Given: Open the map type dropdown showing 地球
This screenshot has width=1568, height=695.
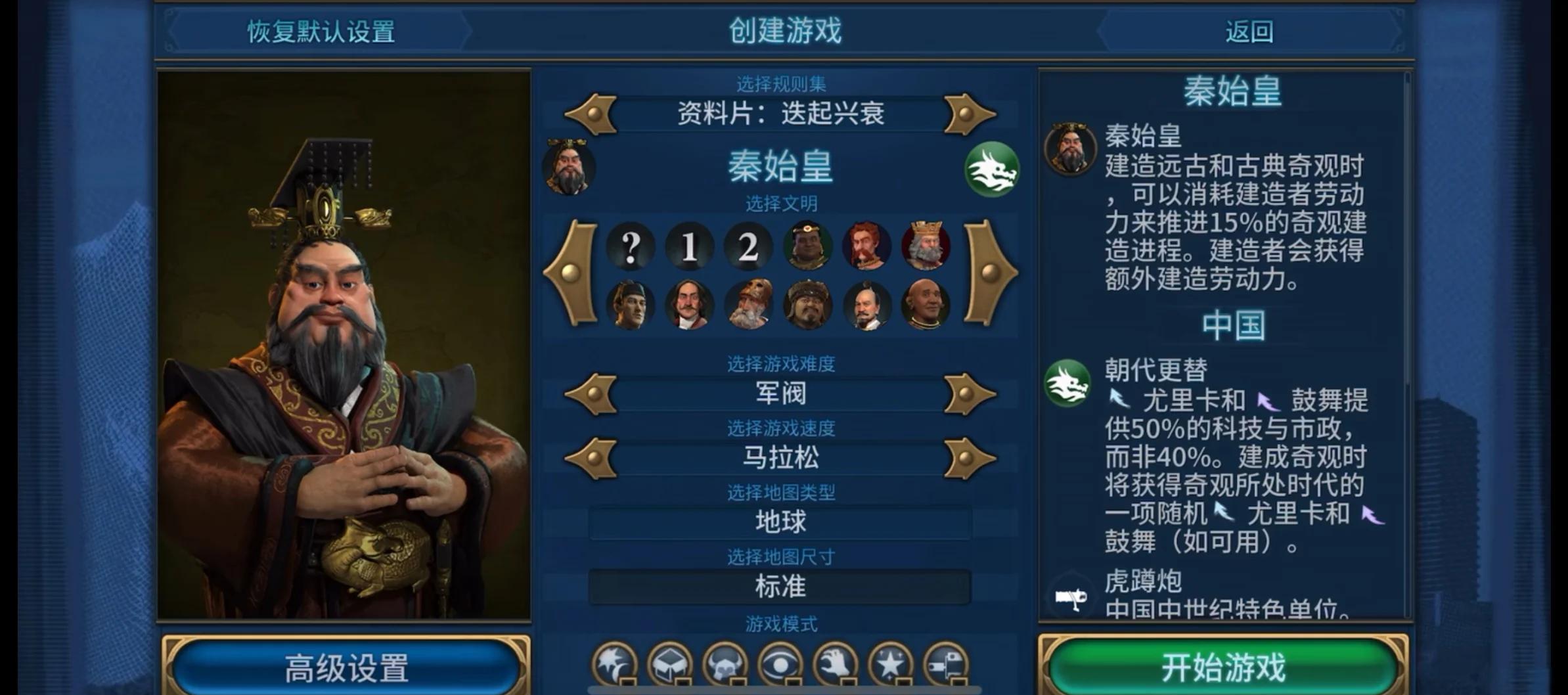Looking at the screenshot, I should pos(780,522).
